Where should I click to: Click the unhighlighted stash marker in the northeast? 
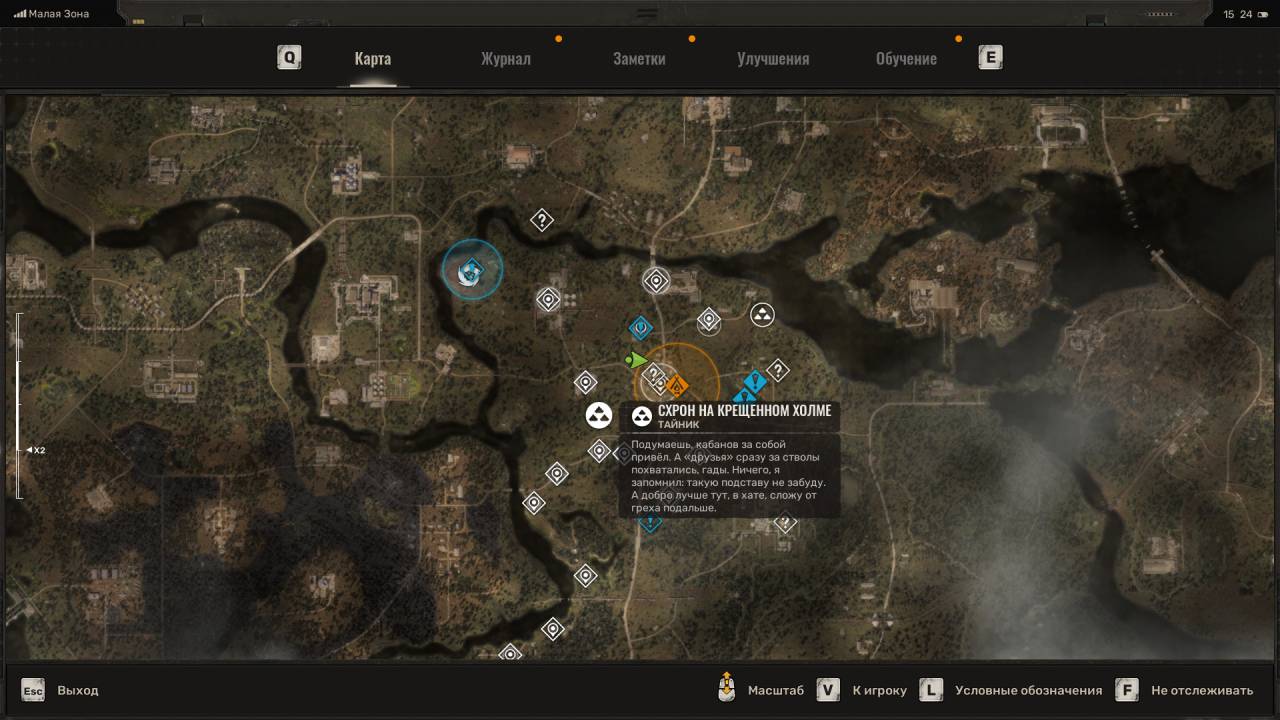[762, 316]
